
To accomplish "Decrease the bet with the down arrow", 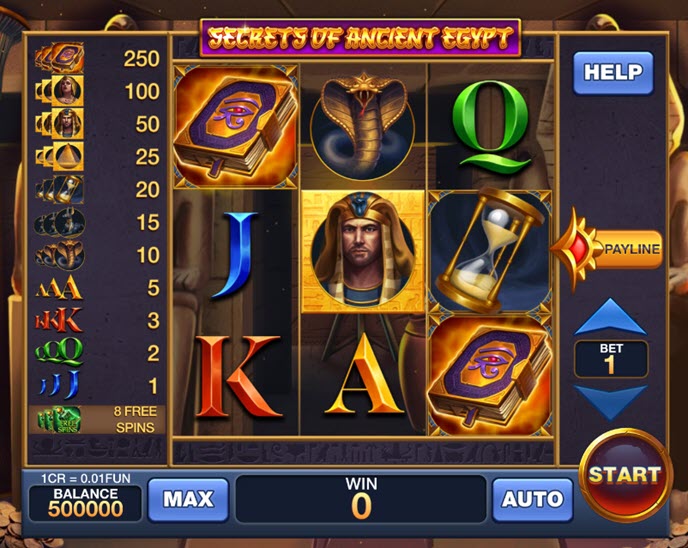I will tap(611, 401).
